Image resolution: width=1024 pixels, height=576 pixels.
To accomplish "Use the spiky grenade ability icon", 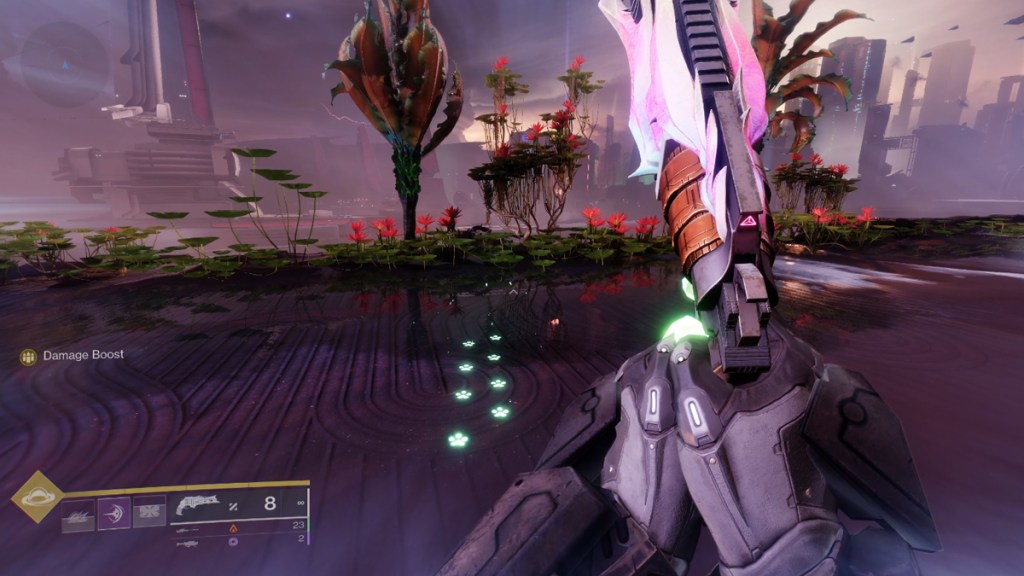I will tap(79, 513).
